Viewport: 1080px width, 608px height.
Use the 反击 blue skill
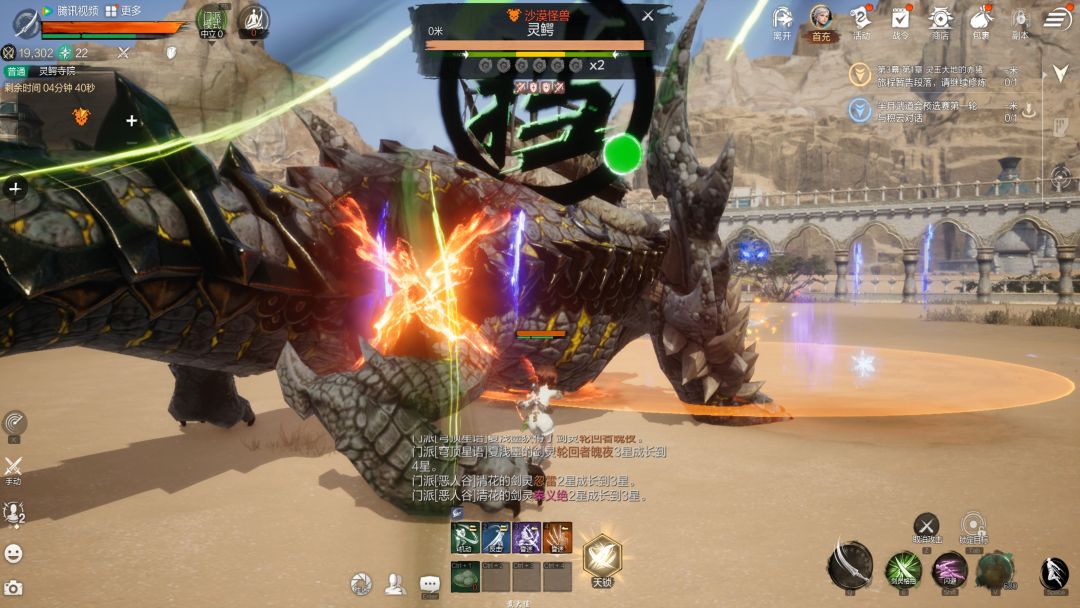pyautogui.click(x=496, y=537)
